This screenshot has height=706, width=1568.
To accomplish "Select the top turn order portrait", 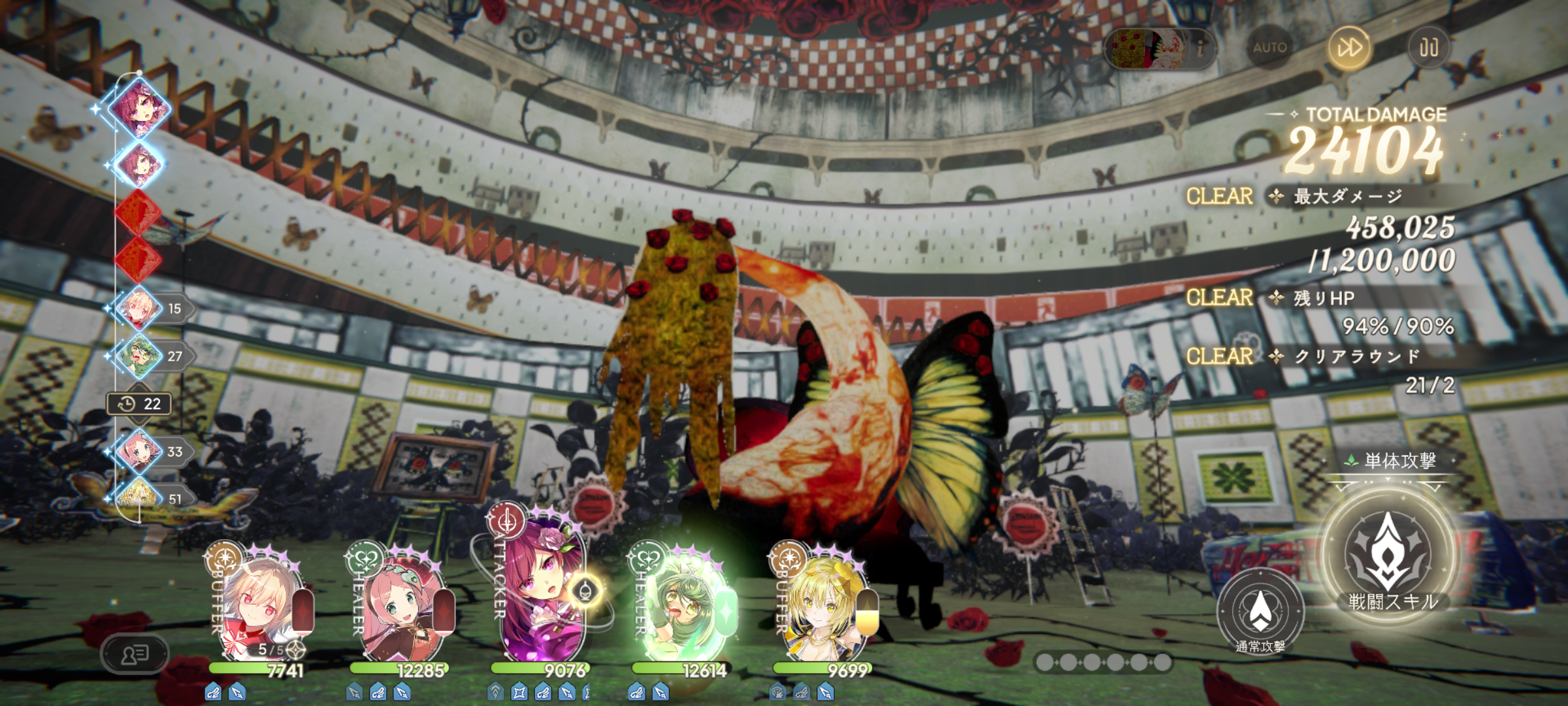I will pyautogui.click(x=139, y=108).
